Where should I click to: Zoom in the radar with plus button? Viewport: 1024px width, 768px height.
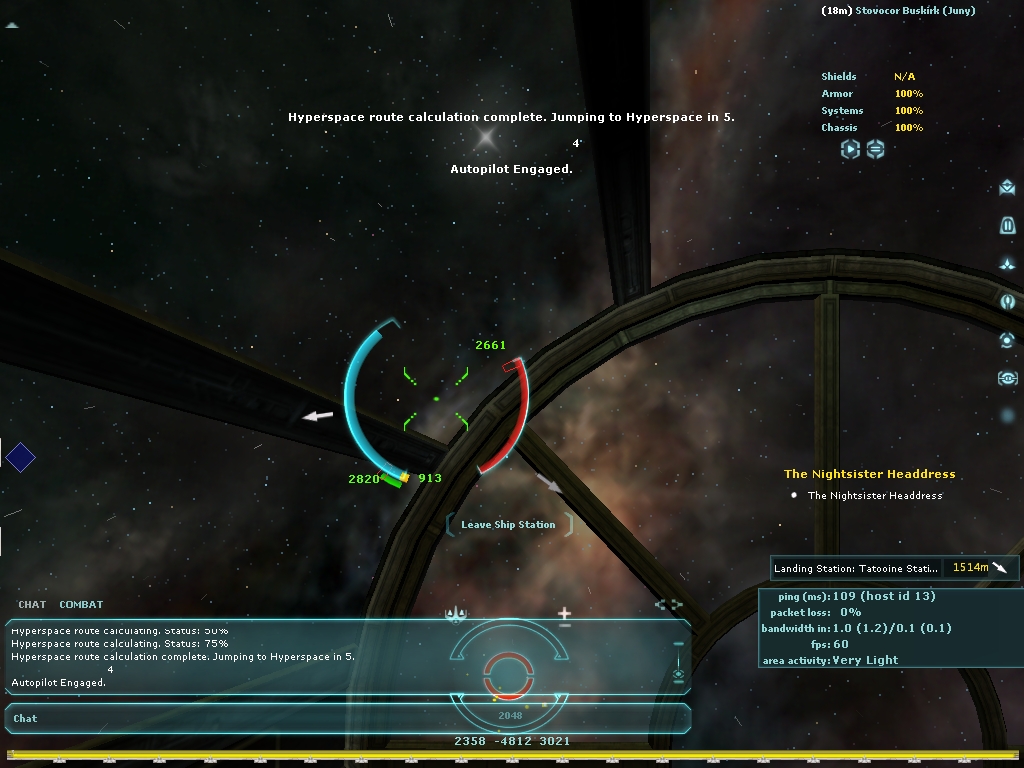point(565,612)
